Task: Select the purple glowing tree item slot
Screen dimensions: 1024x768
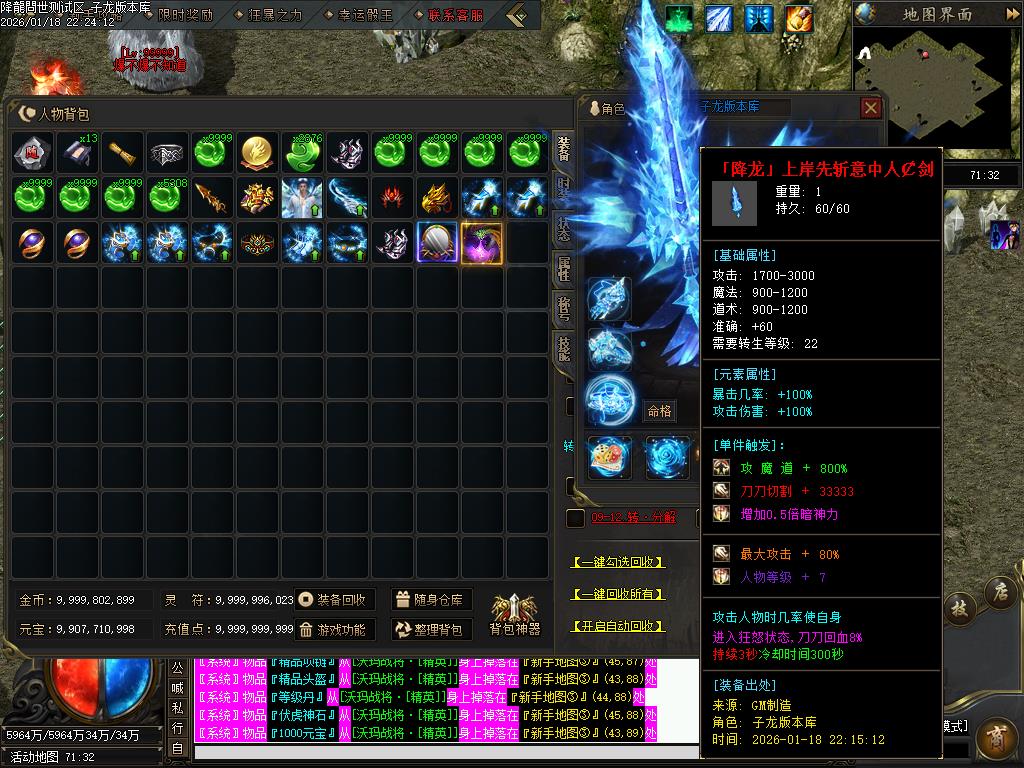Action: click(483, 243)
